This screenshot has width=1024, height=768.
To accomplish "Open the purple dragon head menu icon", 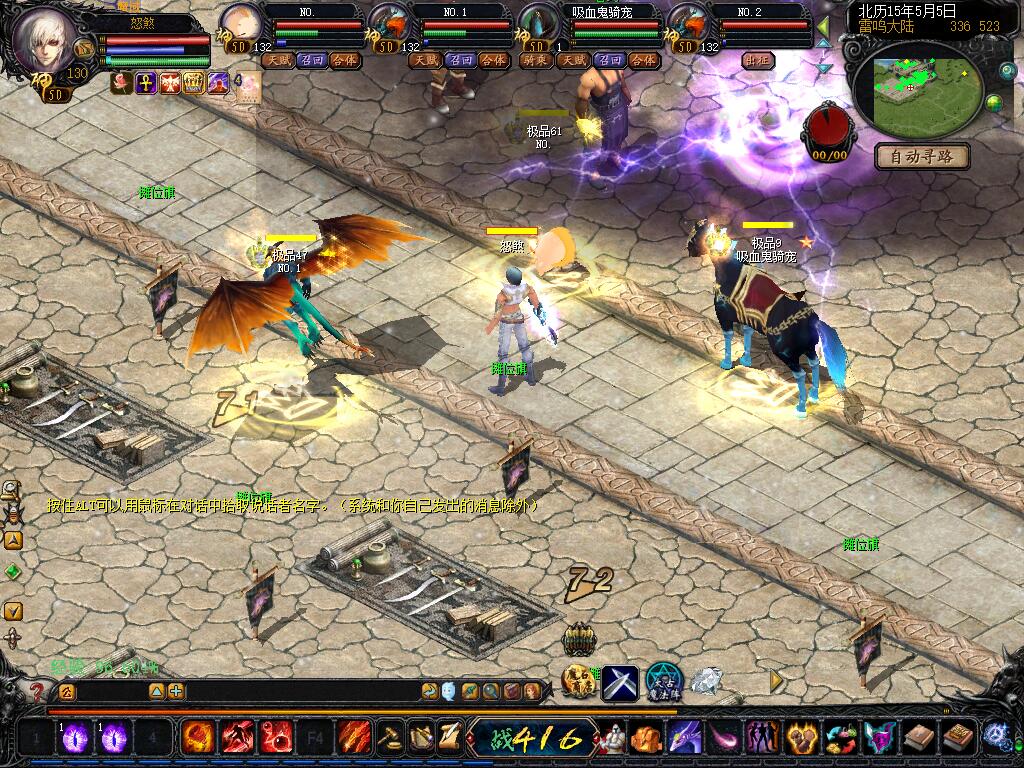I will coord(685,738).
